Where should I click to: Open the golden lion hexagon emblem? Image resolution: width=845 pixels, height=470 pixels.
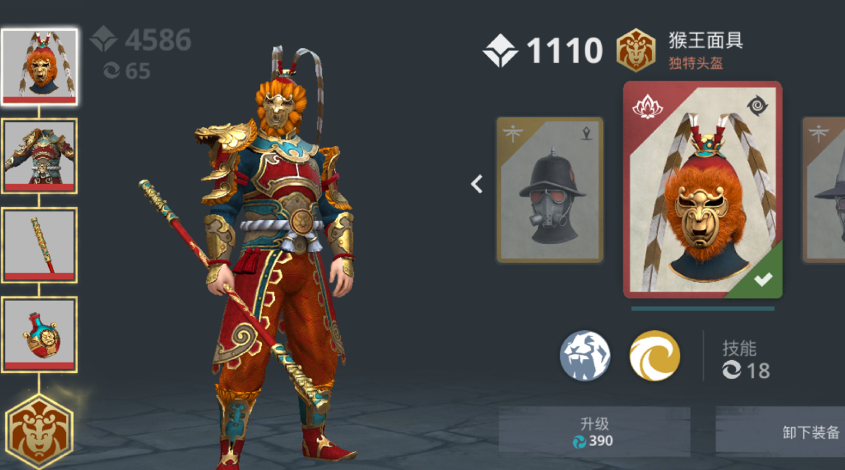(x=39, y=432)
